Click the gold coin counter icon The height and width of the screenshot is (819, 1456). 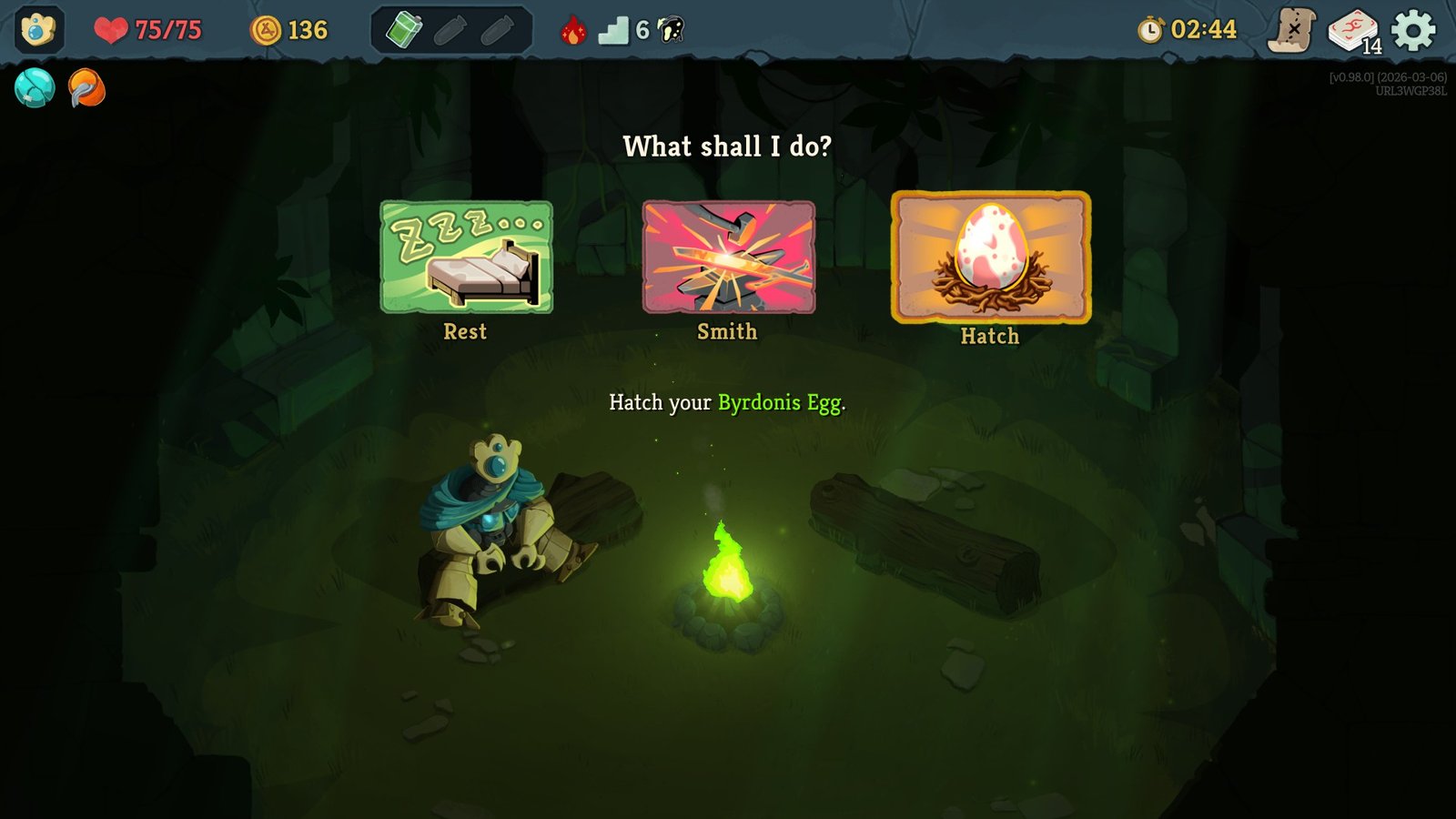(266, 29)
